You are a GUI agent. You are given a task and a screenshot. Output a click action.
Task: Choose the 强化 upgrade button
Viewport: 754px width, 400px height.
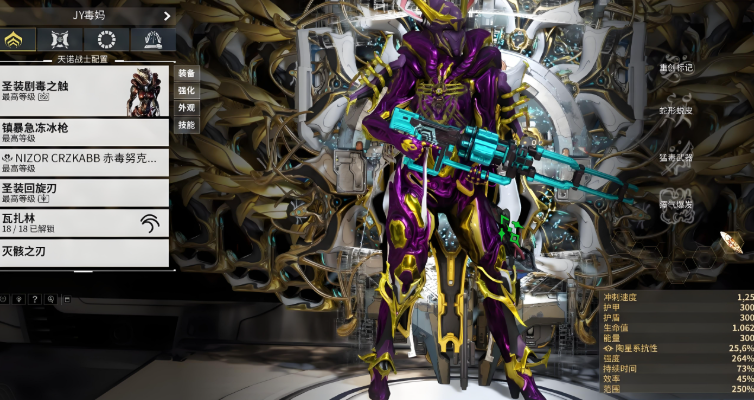tap(186, 90)
